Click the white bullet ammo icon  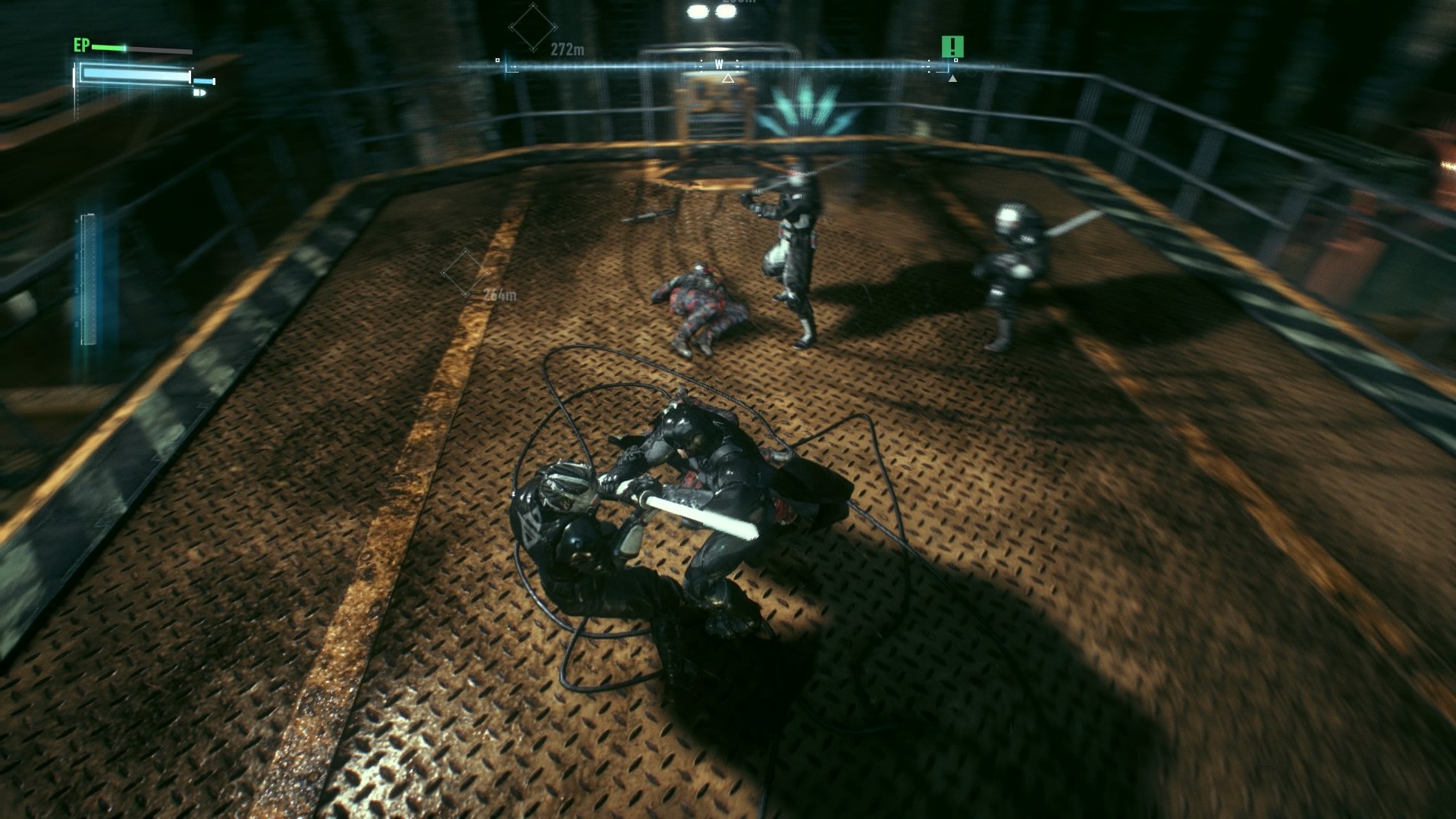(200, 94)
